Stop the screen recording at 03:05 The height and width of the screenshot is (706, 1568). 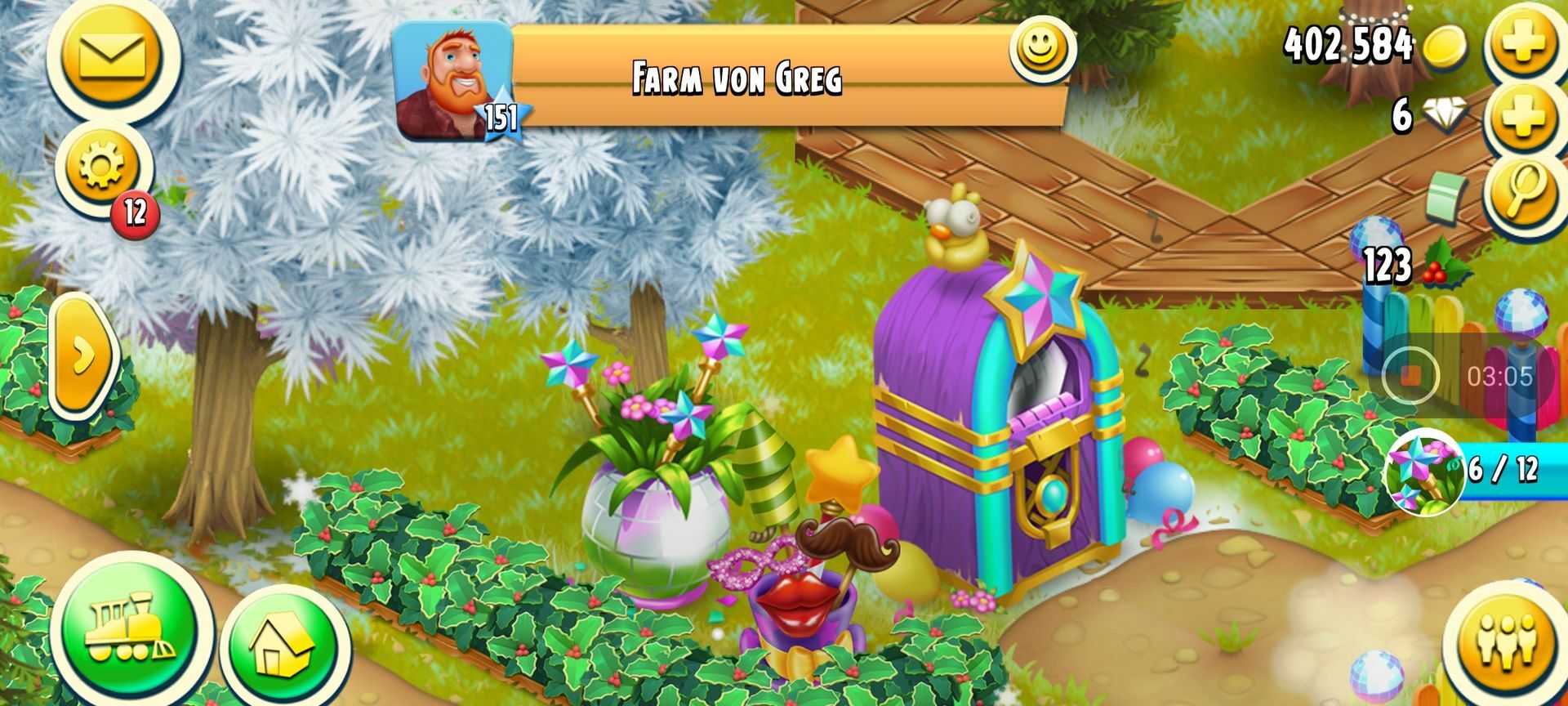(x=1410, y=376)
